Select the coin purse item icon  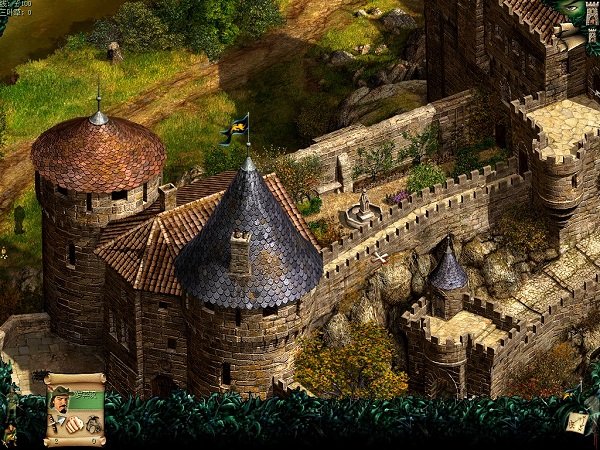point(93,424)
